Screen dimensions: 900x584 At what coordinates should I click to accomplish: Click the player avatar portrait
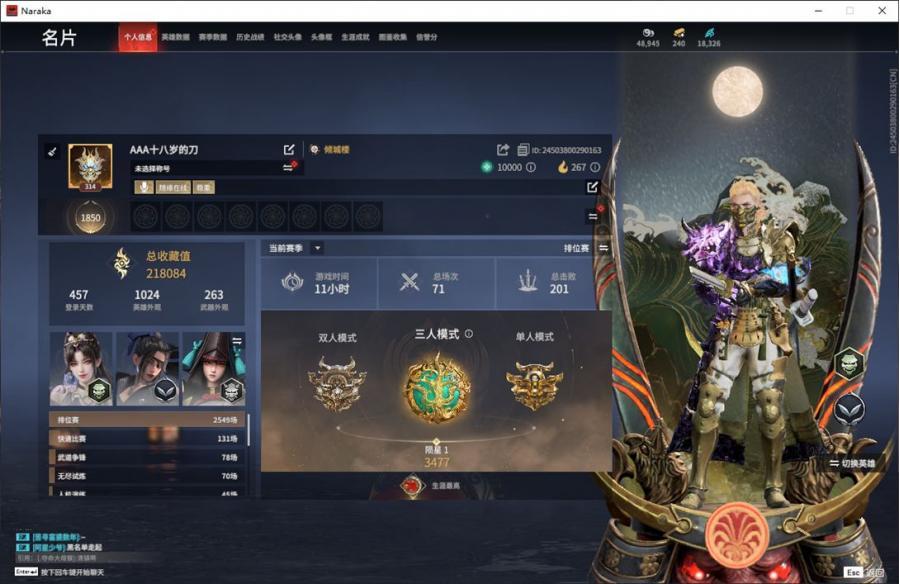[90, 166]
